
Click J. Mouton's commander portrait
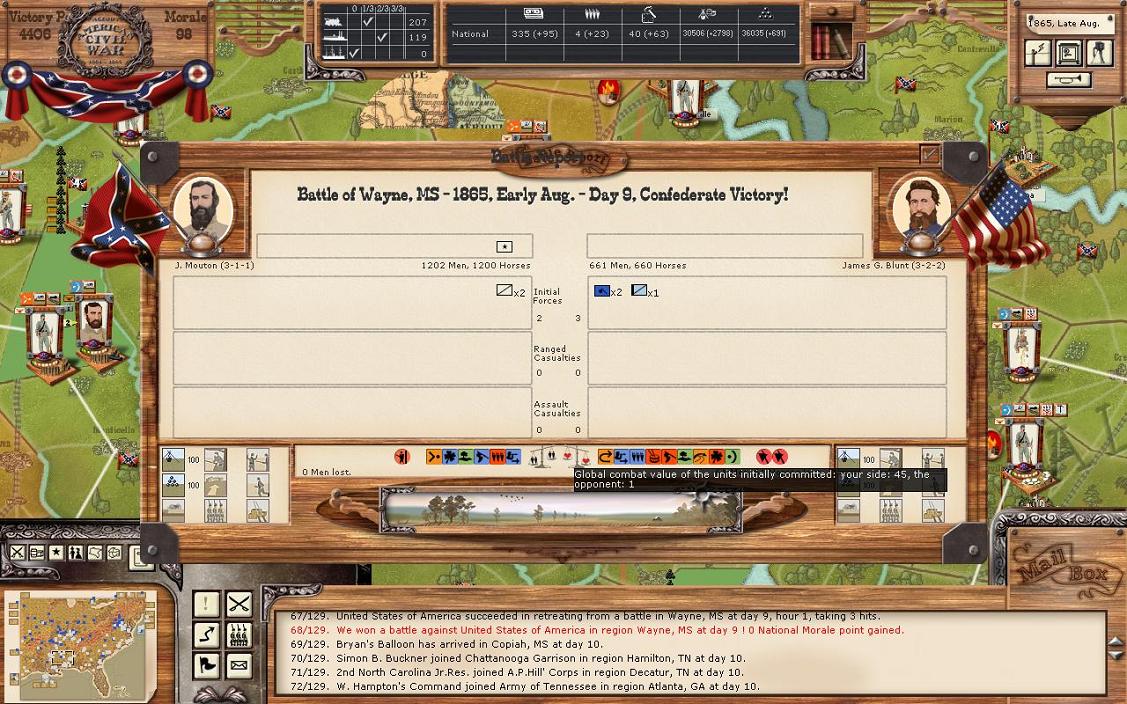(x=203, y=210)
